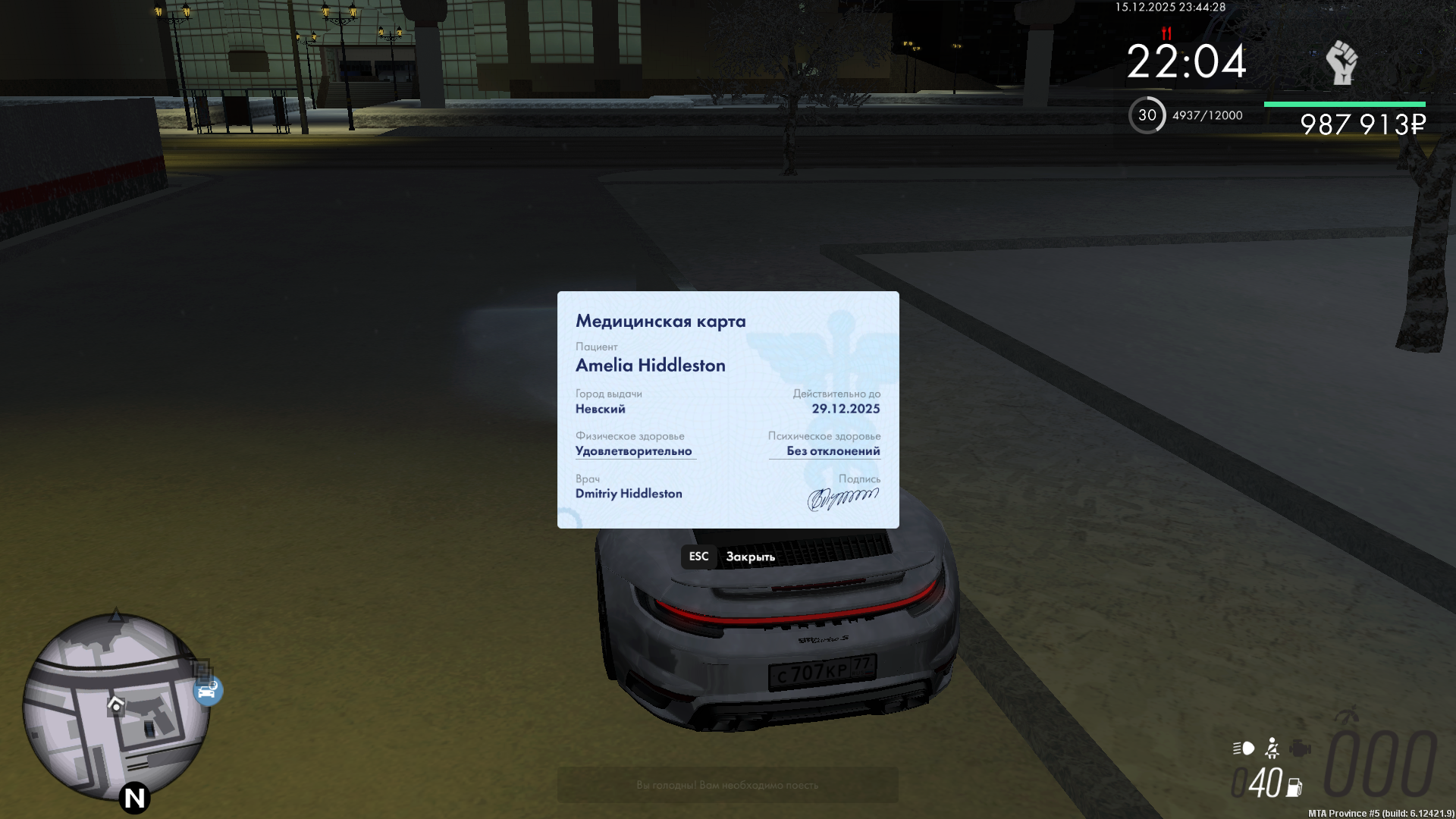Toggle the headlights indicator icon
The width and height of the screenshot is (1456, 819).
tap(1244, 748)
